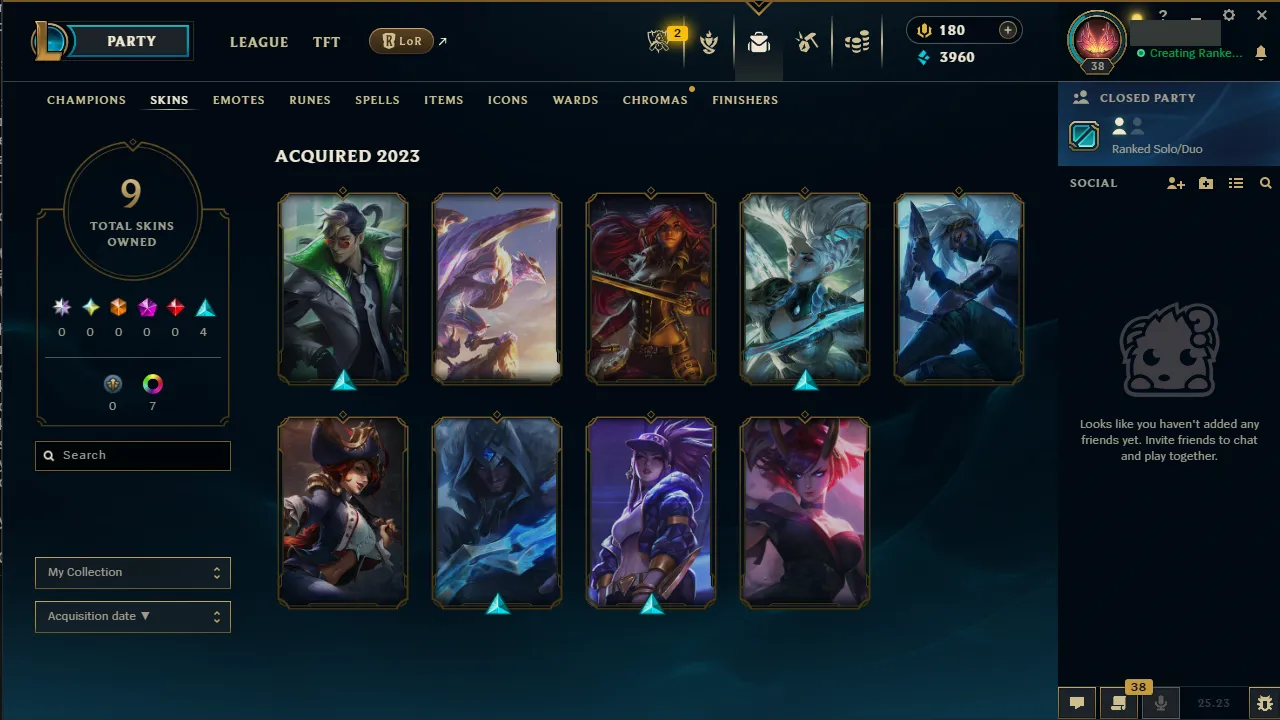
Task: Create a friend group with folder icon
Action: pos(1205,183)
